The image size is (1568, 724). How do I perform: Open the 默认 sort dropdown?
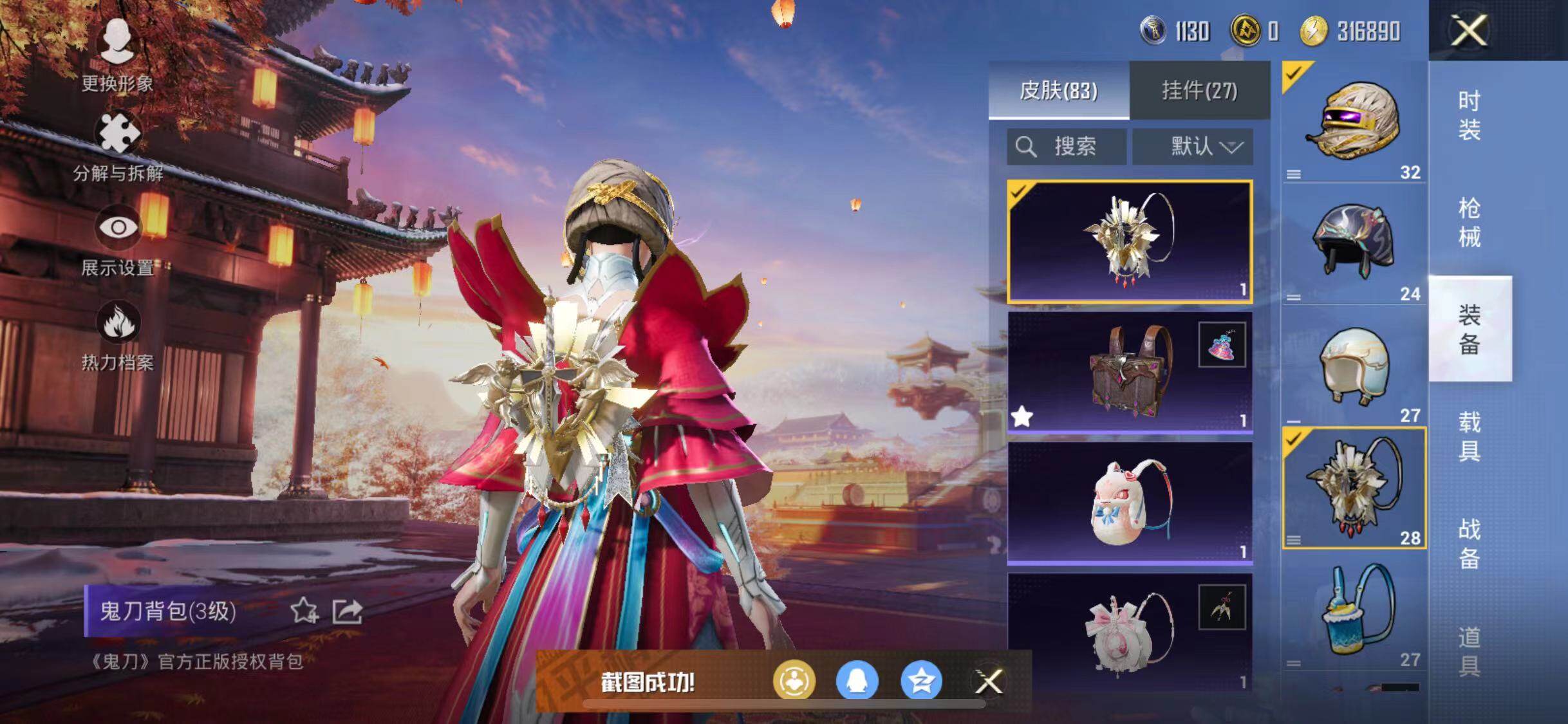[1193, 147]
